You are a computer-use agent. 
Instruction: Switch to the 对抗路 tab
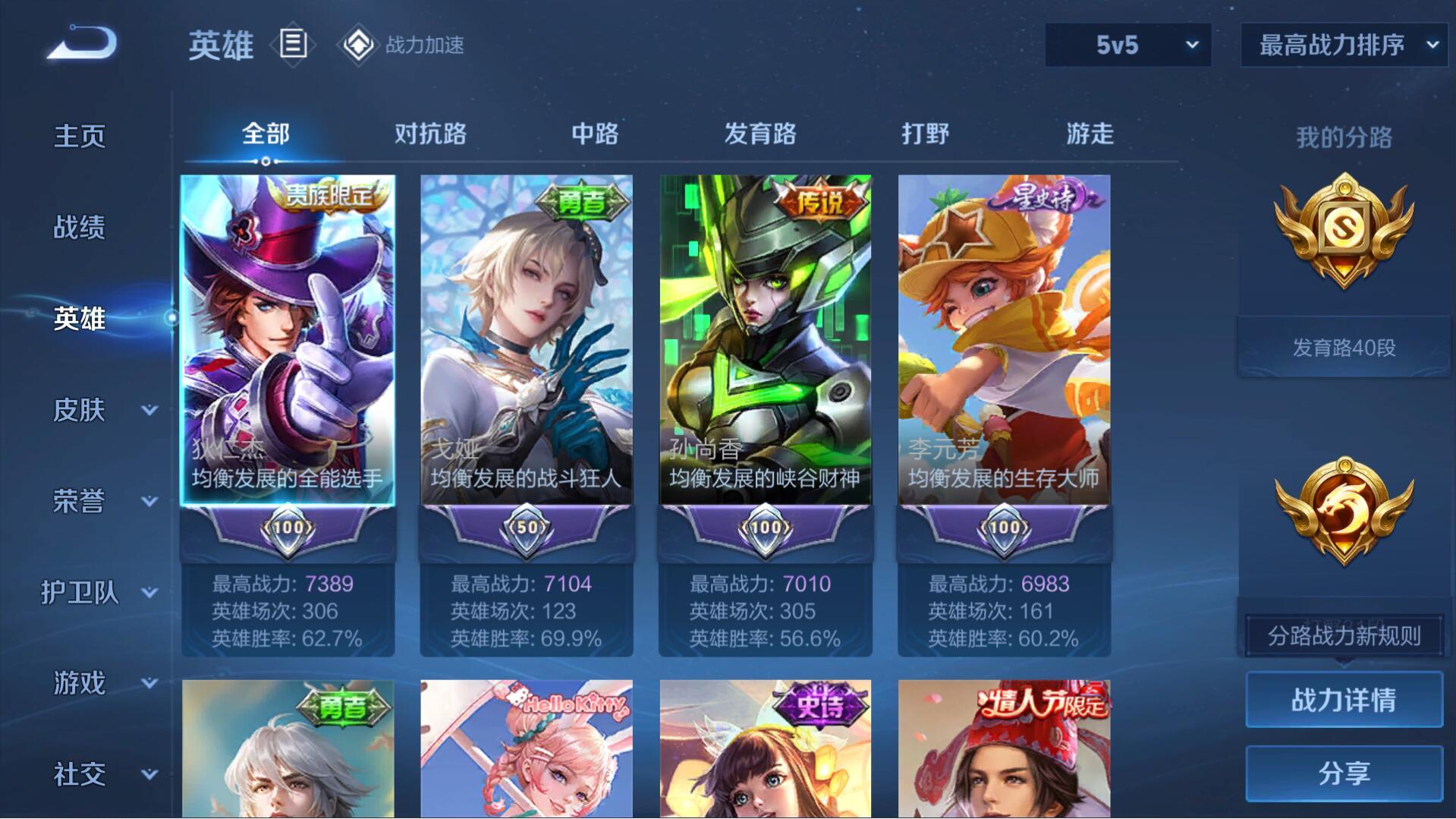pos(430,134)
